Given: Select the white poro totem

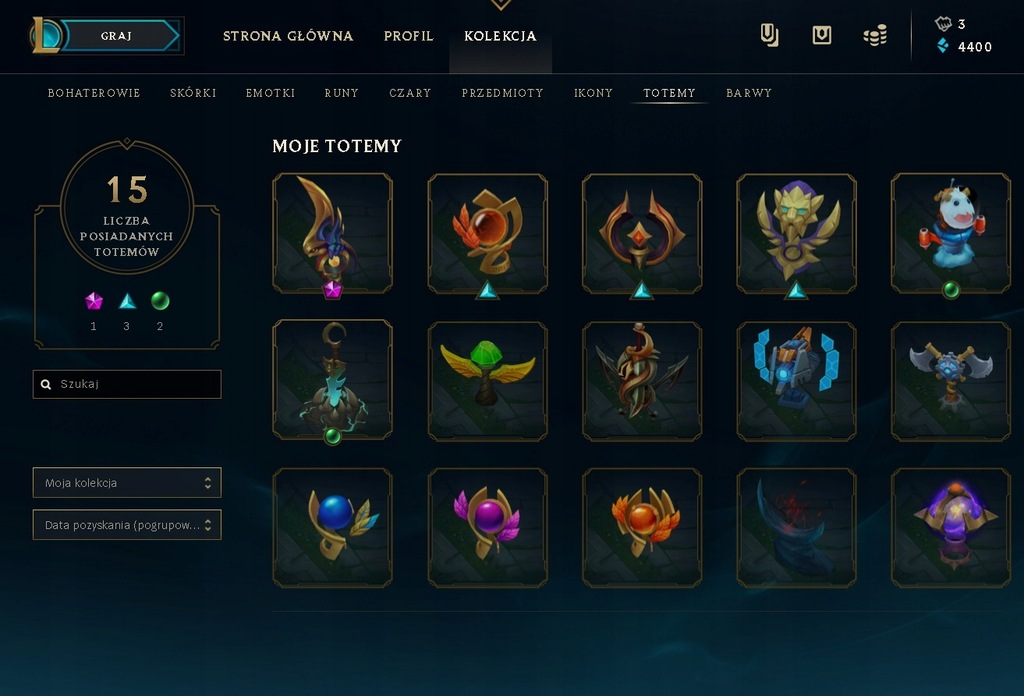Looking at the screenshot, I should 950,233.
